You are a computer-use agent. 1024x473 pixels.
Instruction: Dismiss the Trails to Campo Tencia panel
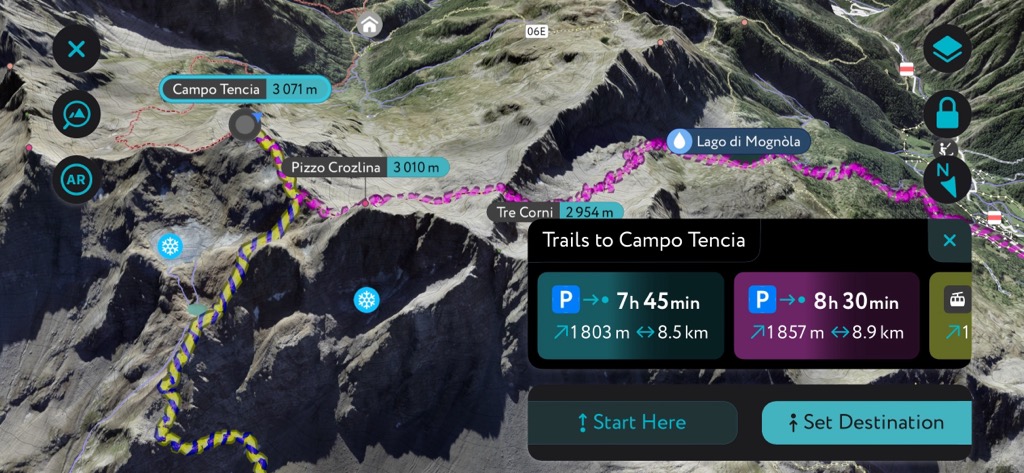pyautogui.click(x=949, y=240)
